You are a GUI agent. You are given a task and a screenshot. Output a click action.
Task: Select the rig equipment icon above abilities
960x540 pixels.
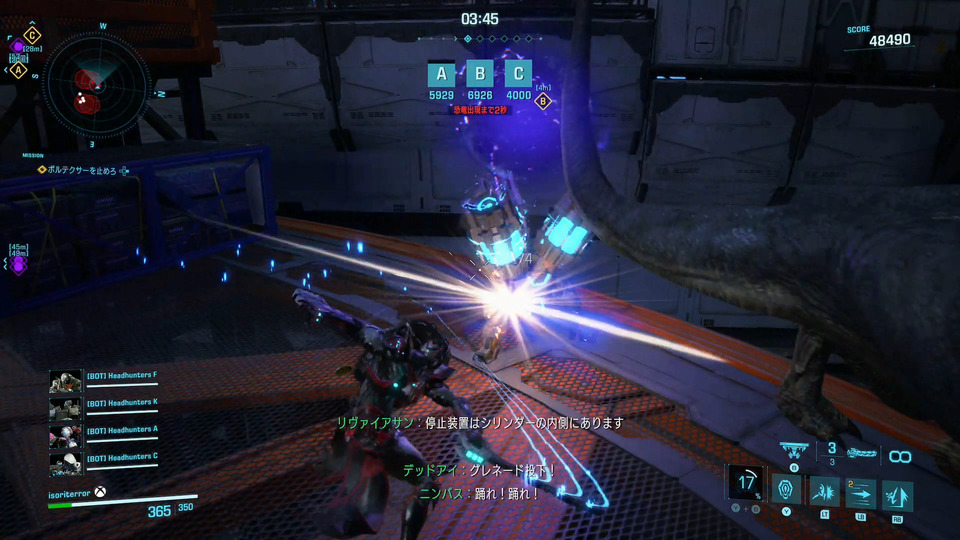coord(795,452)
